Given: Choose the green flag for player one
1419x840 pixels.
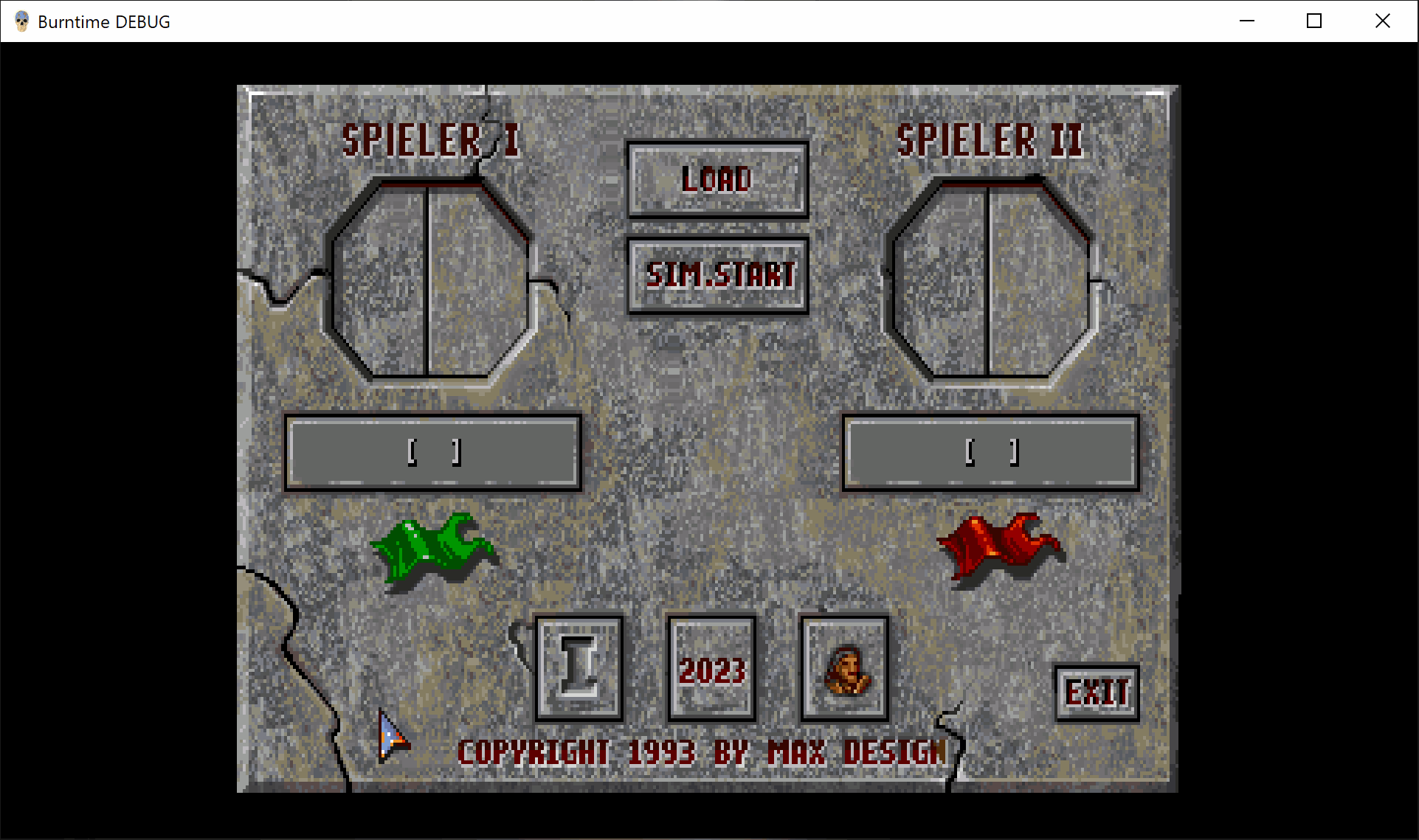Looking at the screenshot, I should 433,547.
